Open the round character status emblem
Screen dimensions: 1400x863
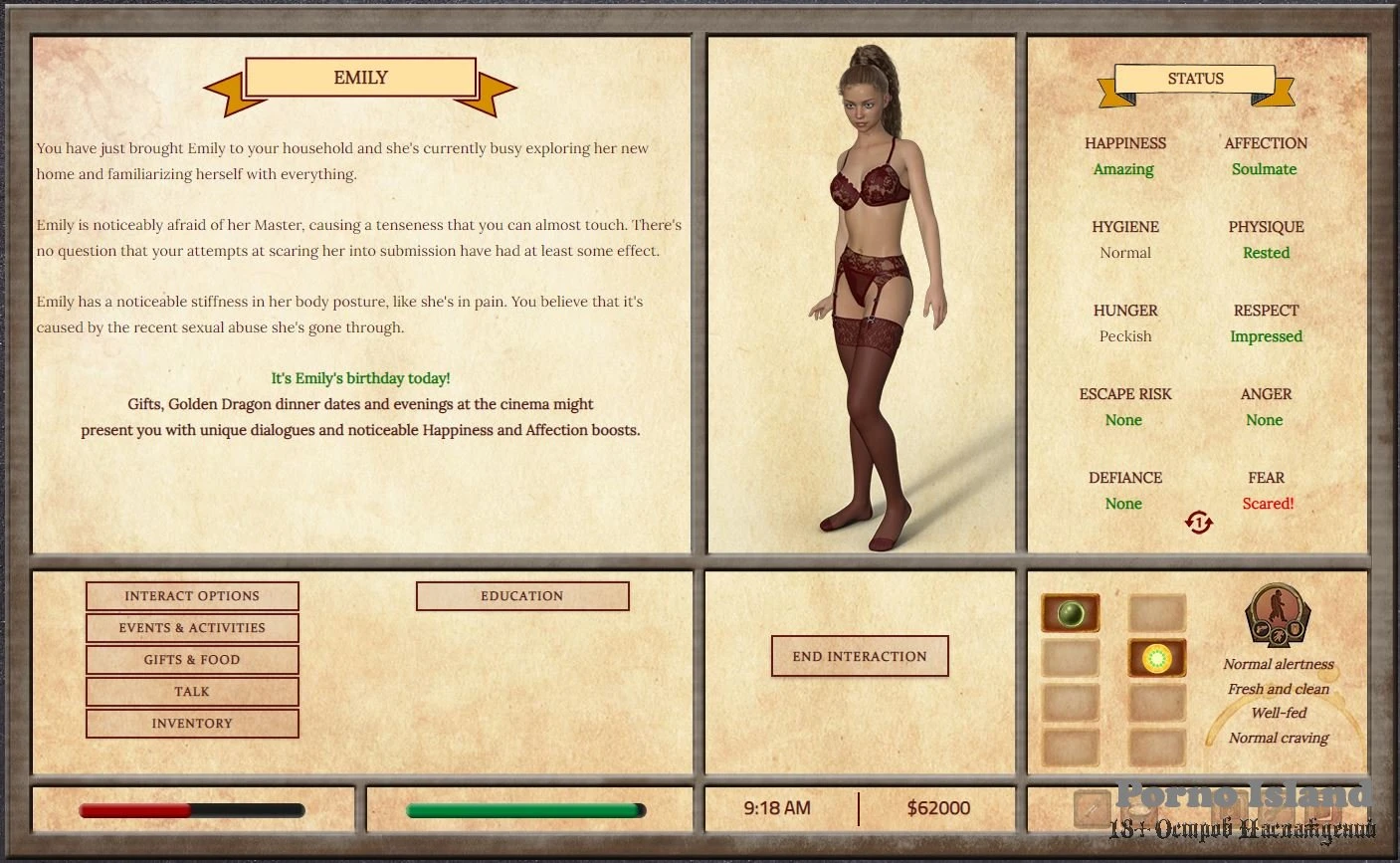click(x=1278, y=615)
